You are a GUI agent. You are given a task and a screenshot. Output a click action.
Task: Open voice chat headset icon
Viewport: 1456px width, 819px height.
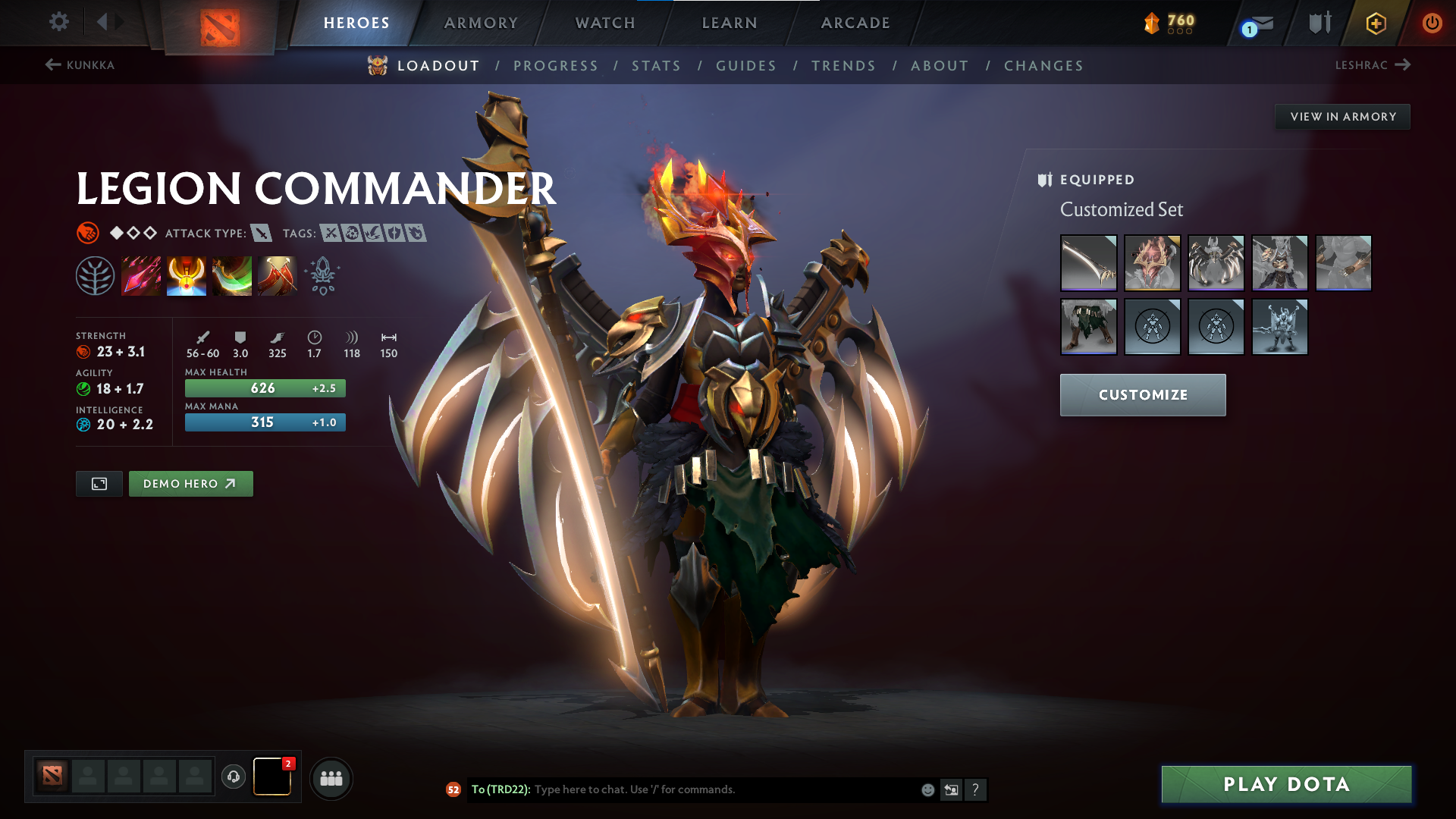[x=232, y=777]
